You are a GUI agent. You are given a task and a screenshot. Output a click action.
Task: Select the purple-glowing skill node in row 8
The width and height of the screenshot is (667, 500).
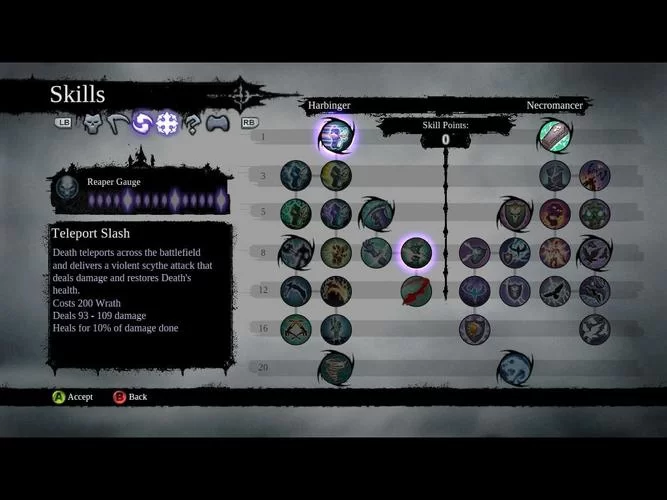tap(416, 253)
